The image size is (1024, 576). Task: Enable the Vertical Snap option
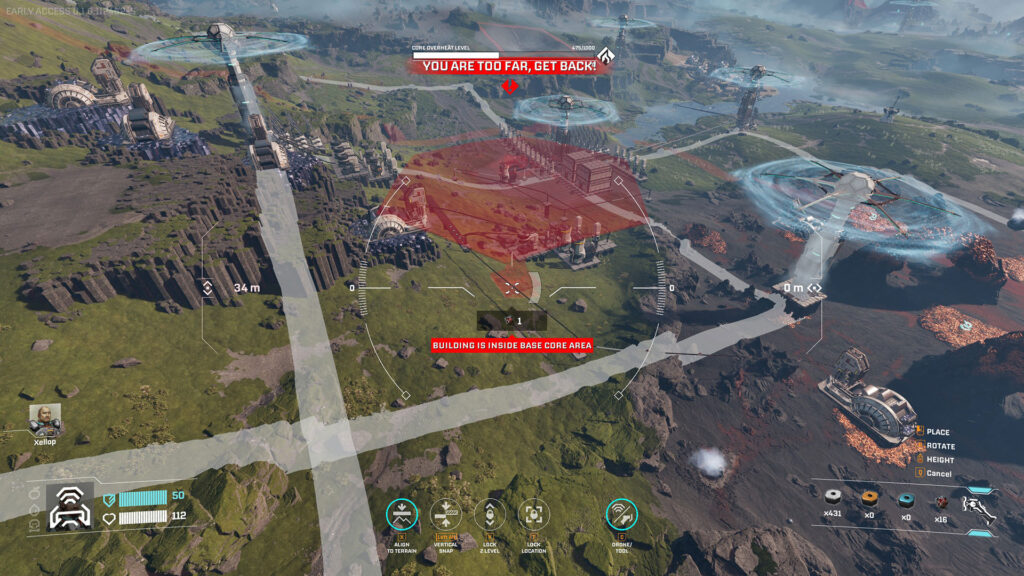click(x=446, y=514)
